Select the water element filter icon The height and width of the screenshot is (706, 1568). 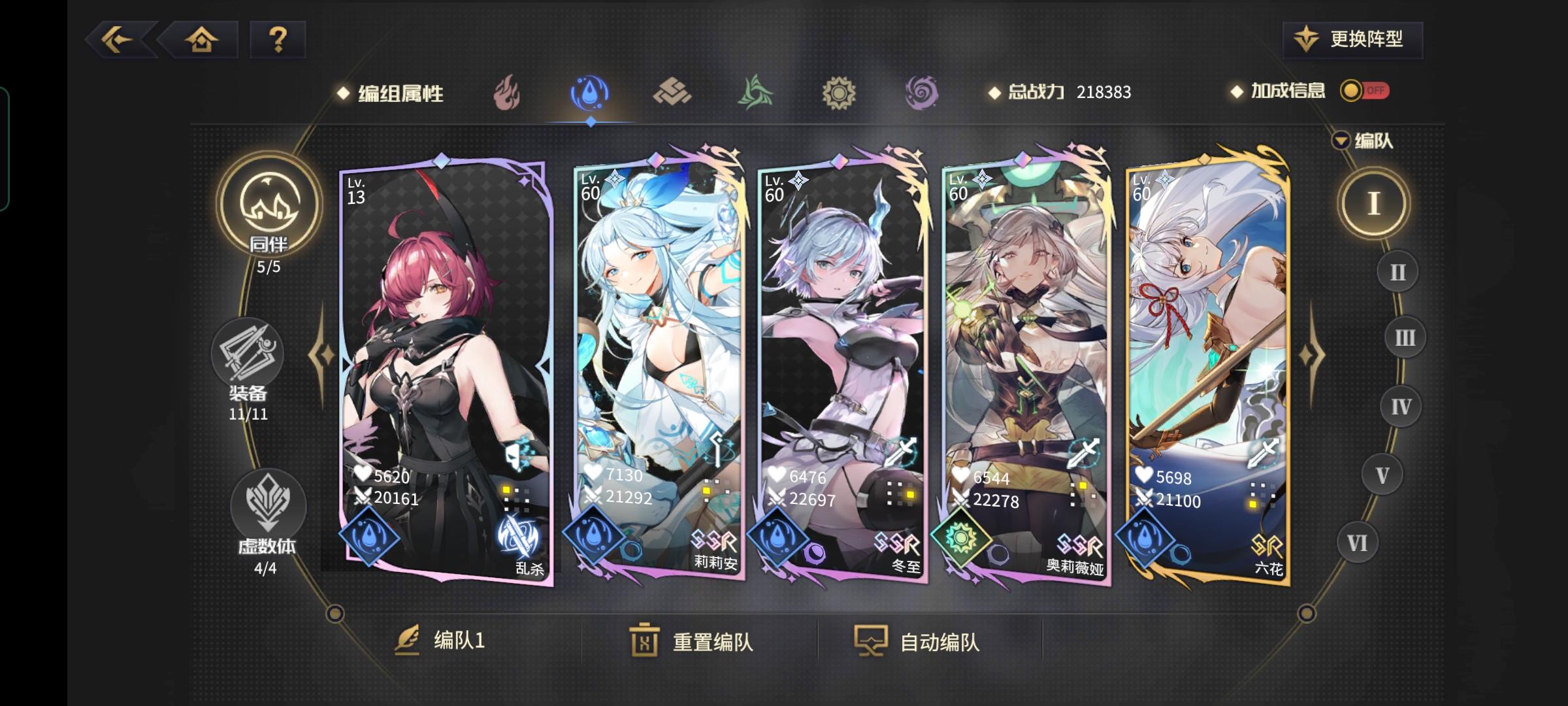590,92
